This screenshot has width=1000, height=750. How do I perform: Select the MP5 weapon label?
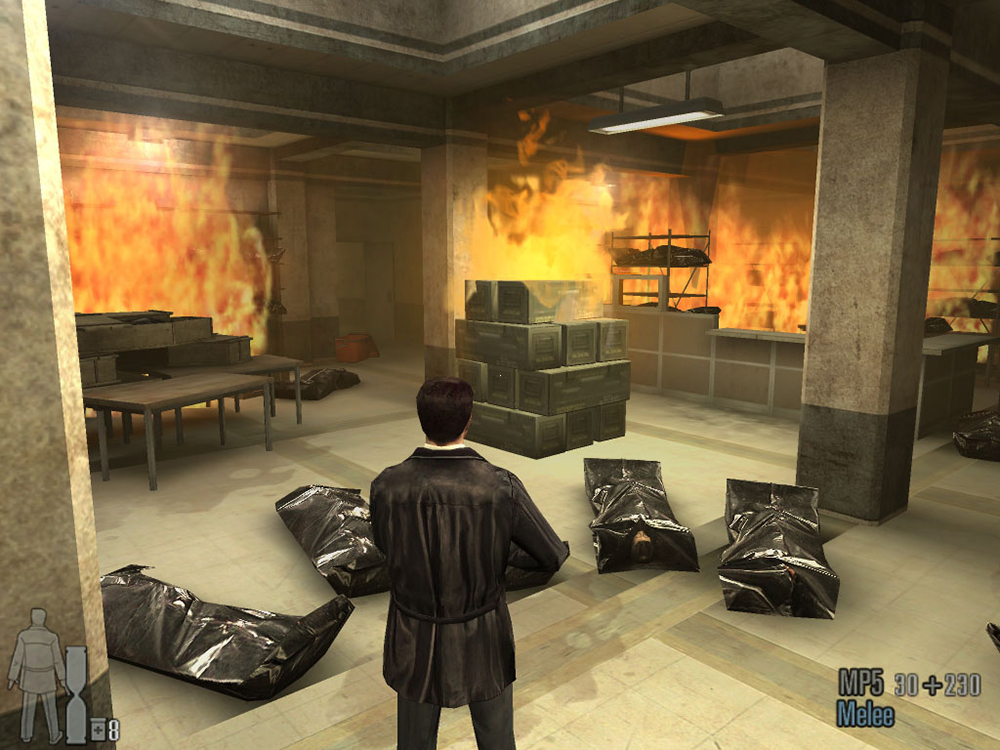pos(861,684)
